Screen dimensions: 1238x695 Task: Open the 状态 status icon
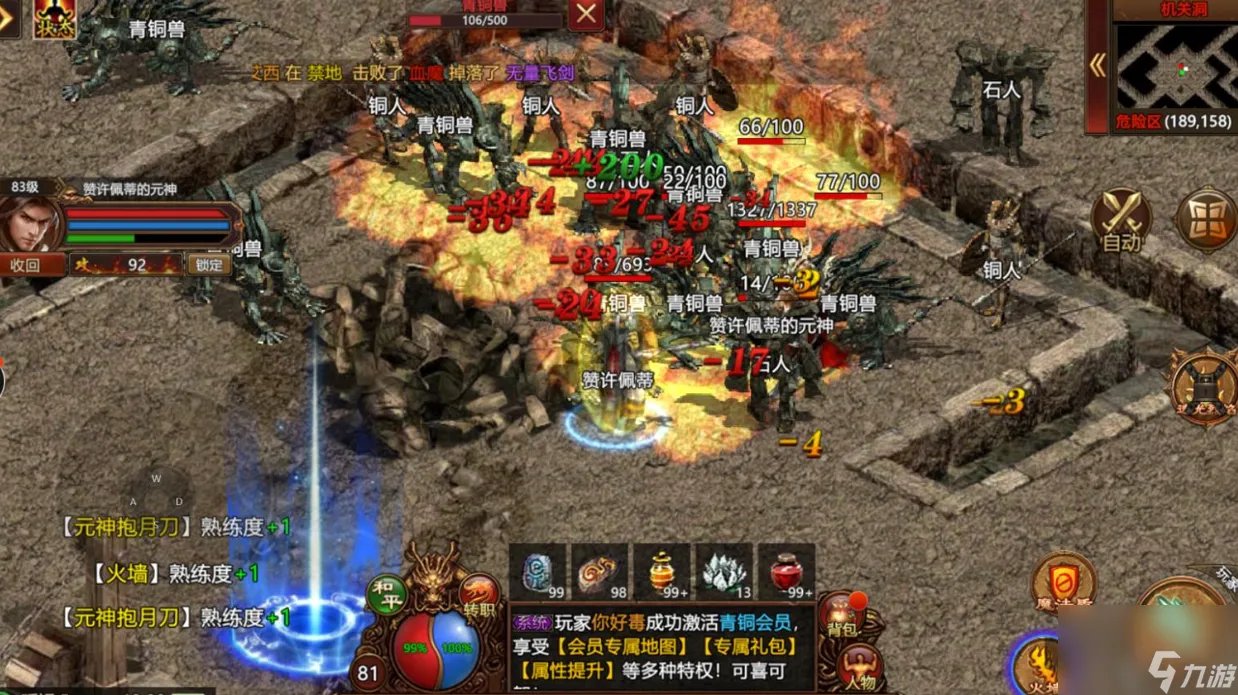[54, 18]
